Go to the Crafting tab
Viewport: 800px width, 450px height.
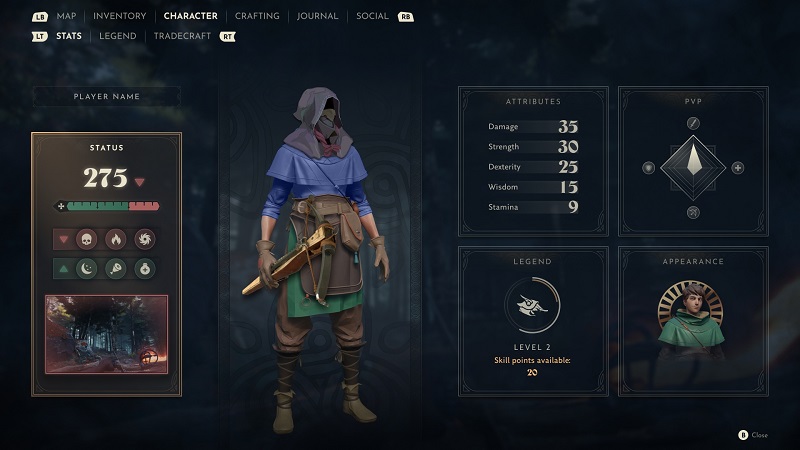(258, 16)
